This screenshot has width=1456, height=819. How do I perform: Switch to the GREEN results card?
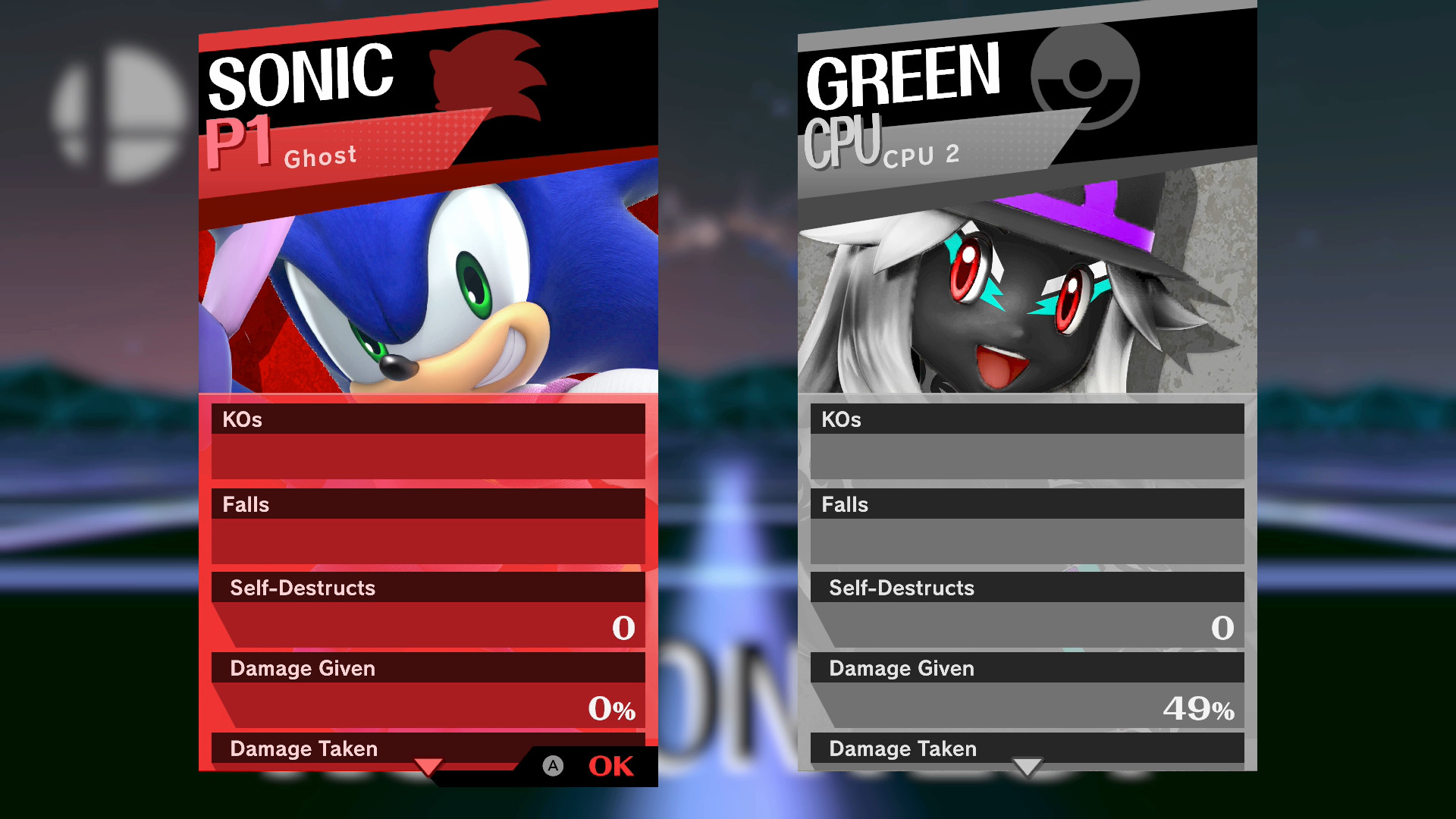point(902,76)
